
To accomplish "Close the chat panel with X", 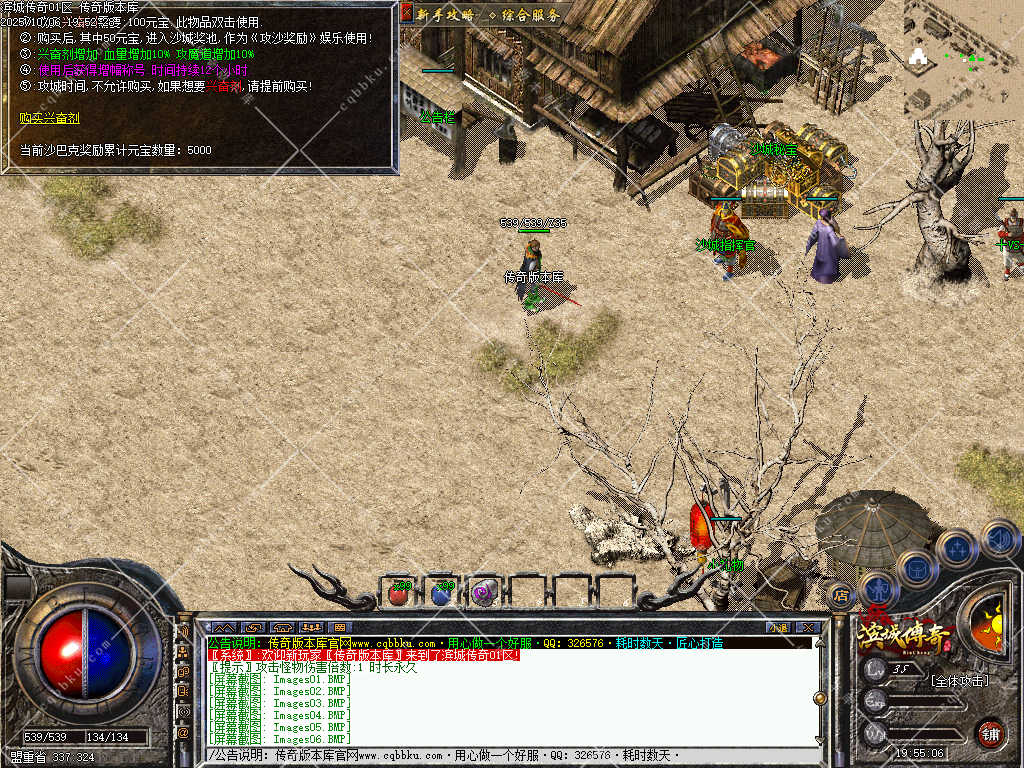I will [808, 627].
